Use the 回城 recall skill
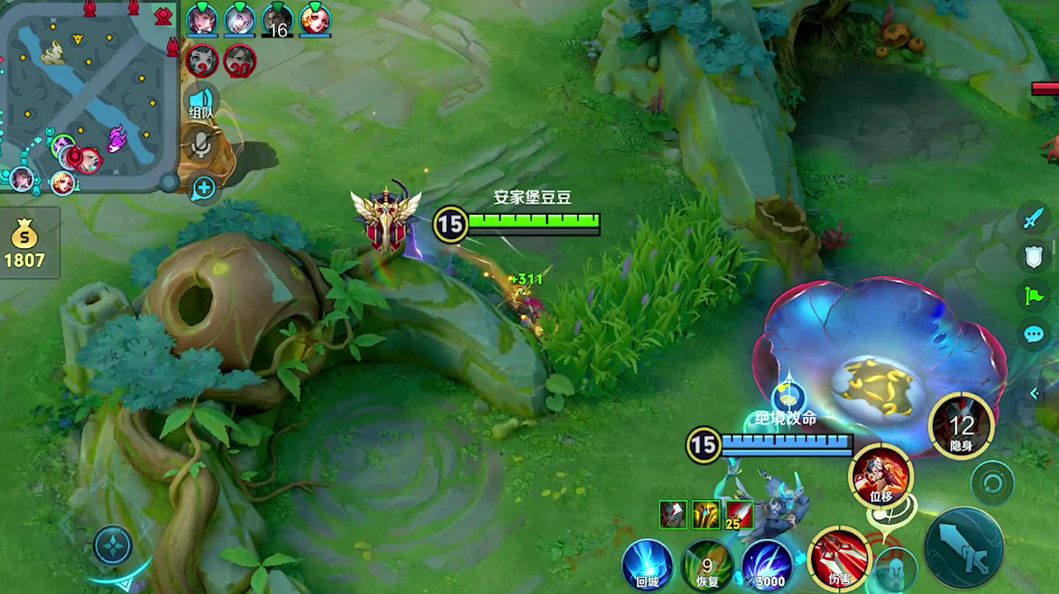This screenshot has width=1059, height=594. point(646,565)
